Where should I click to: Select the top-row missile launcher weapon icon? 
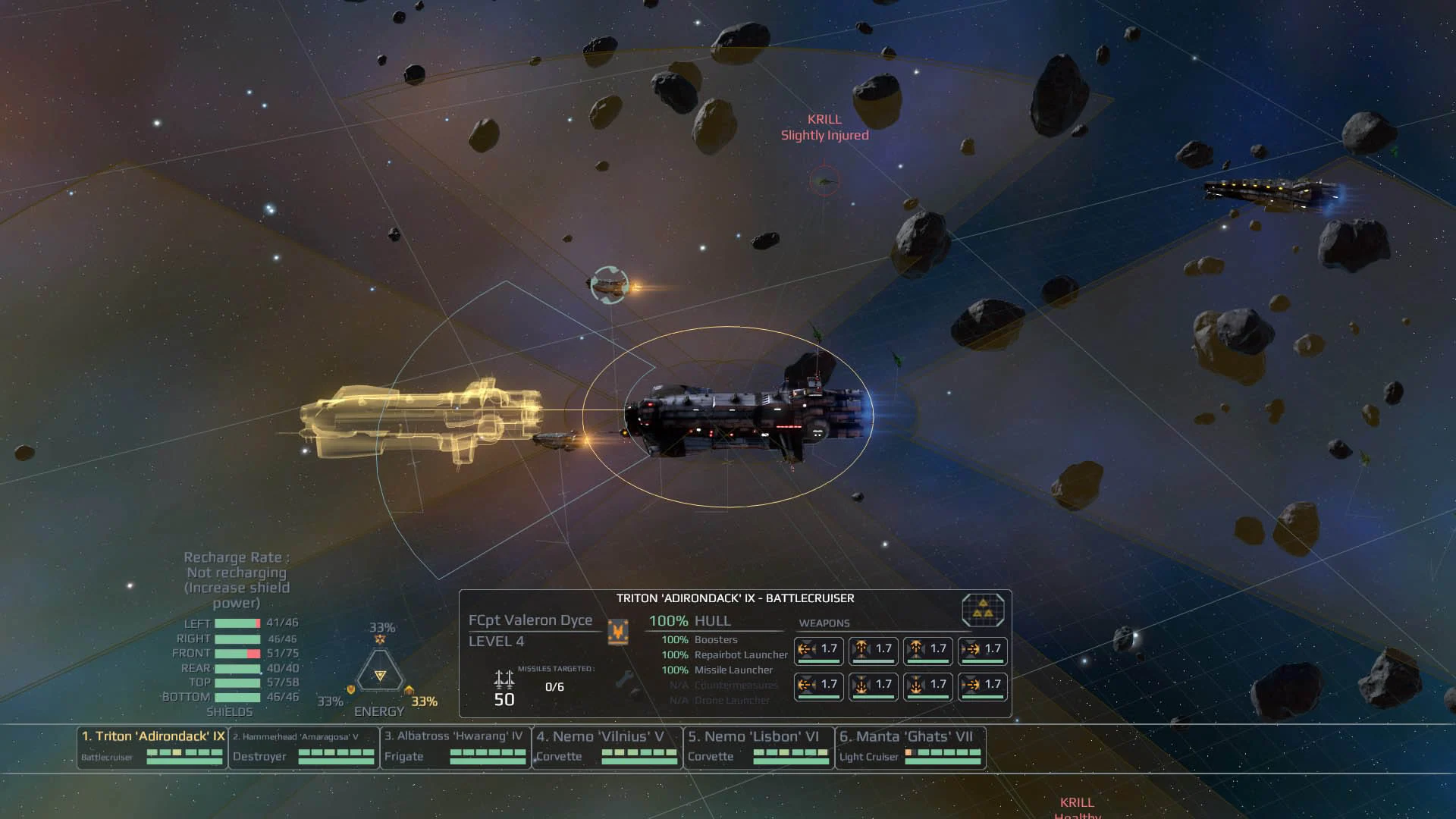[873, 650]
